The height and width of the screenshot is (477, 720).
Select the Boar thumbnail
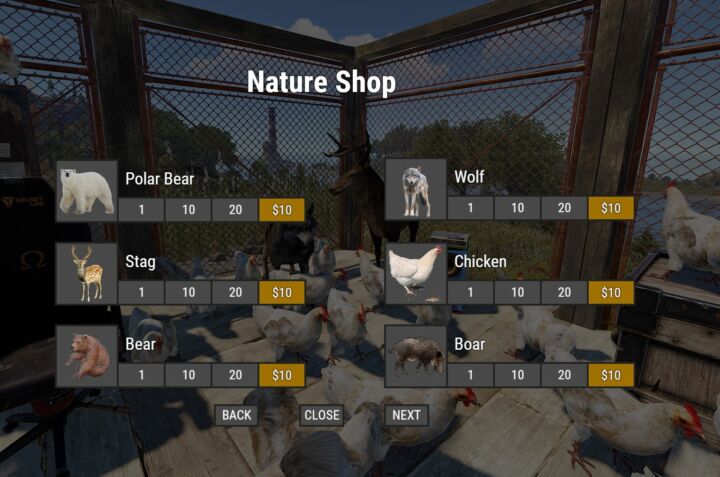[415, 356]
